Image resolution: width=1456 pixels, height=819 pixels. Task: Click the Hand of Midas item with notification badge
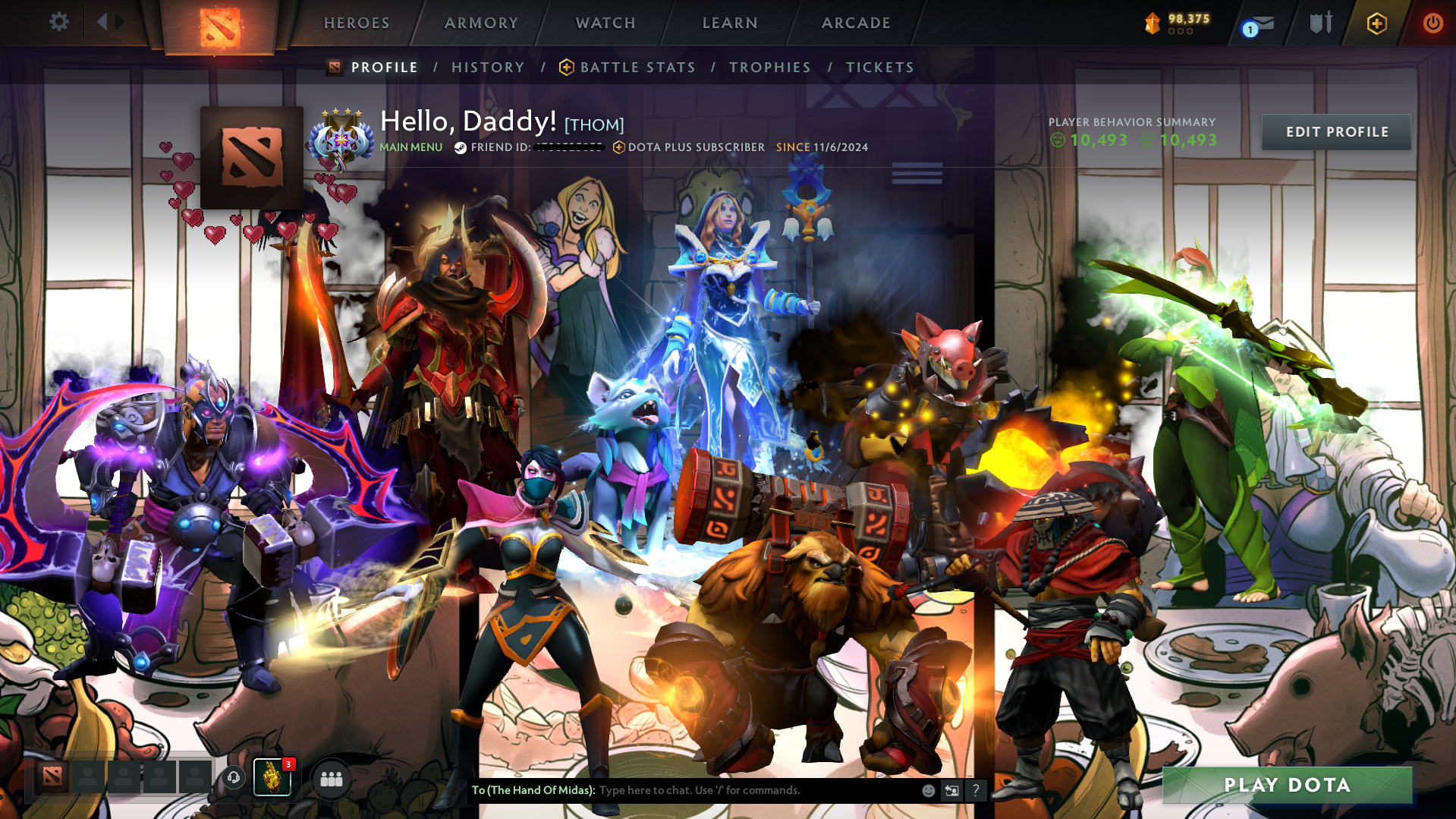tap(273, 779)
